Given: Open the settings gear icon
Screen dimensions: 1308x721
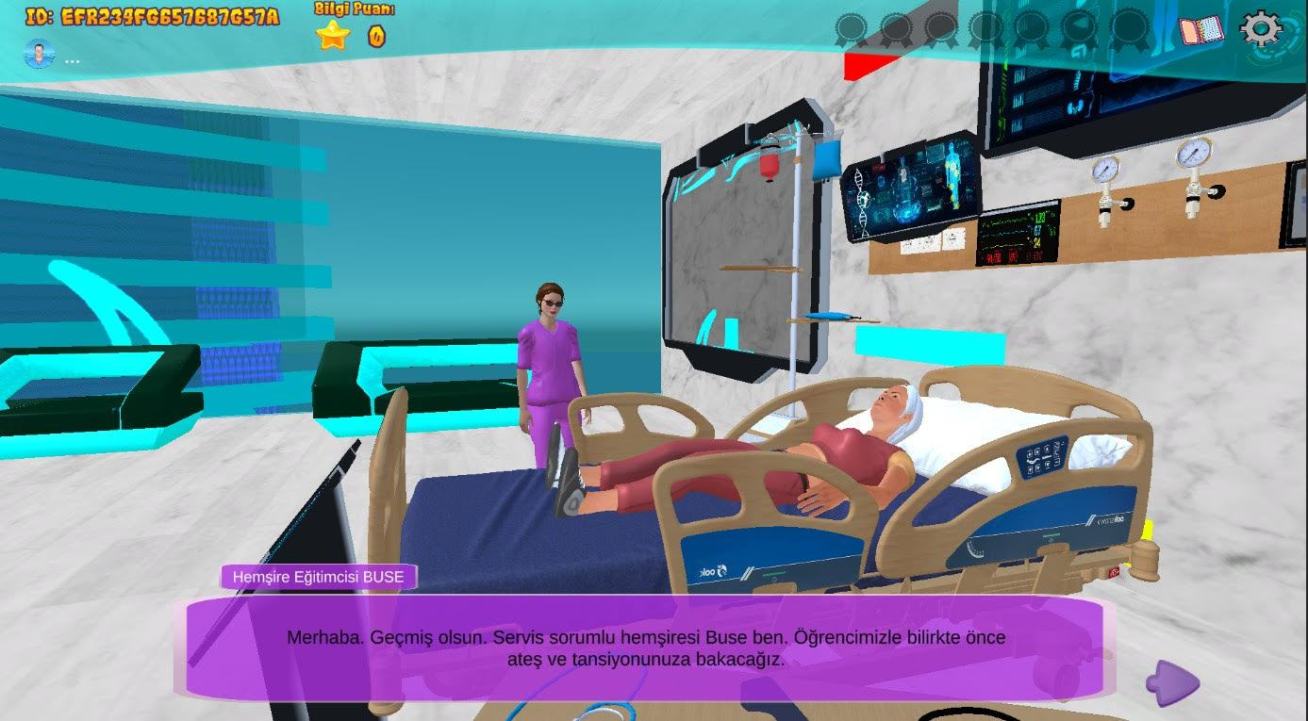Looking at the screenshot, I should pos(1261,29).
